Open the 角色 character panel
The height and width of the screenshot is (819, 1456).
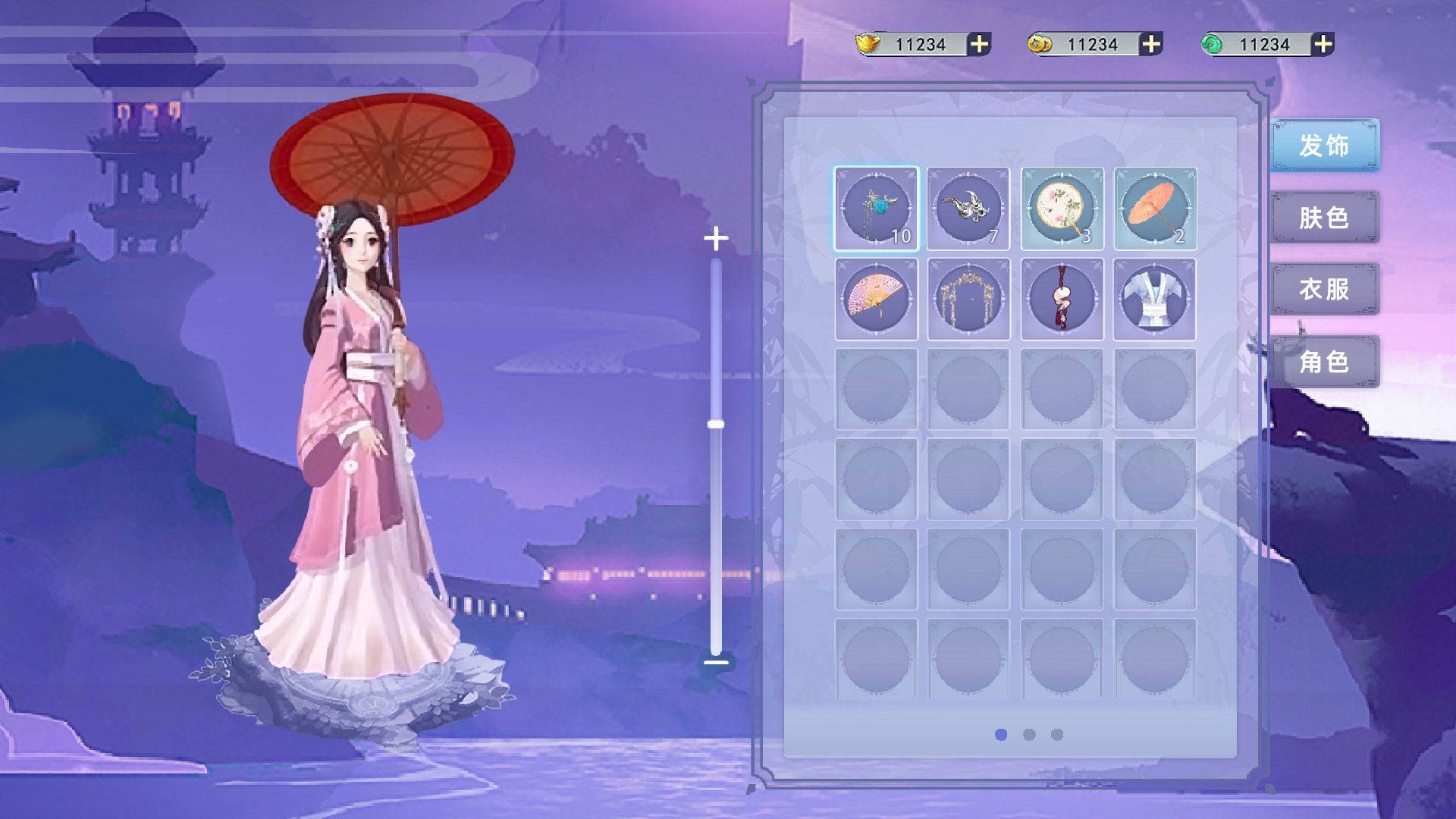[1326, 363]
